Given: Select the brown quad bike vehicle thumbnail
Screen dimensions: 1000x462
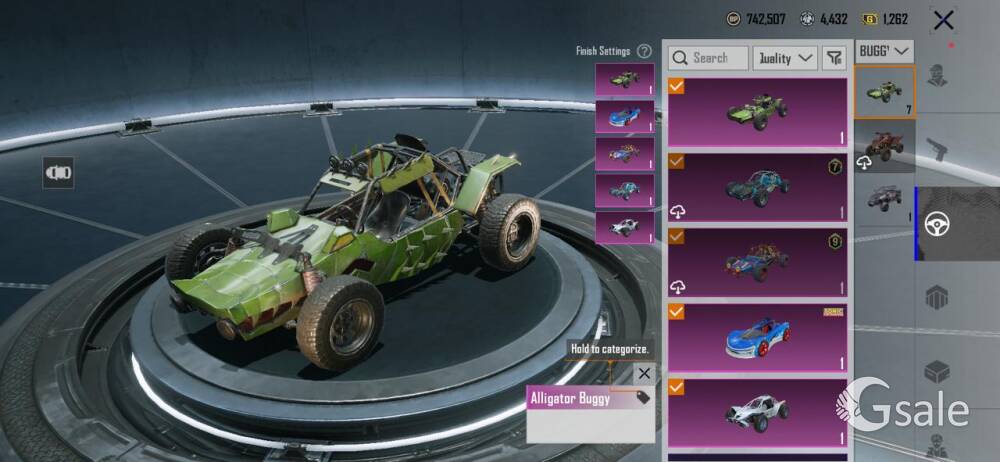Looking at the screenshot, I should (x=884, y=146).
